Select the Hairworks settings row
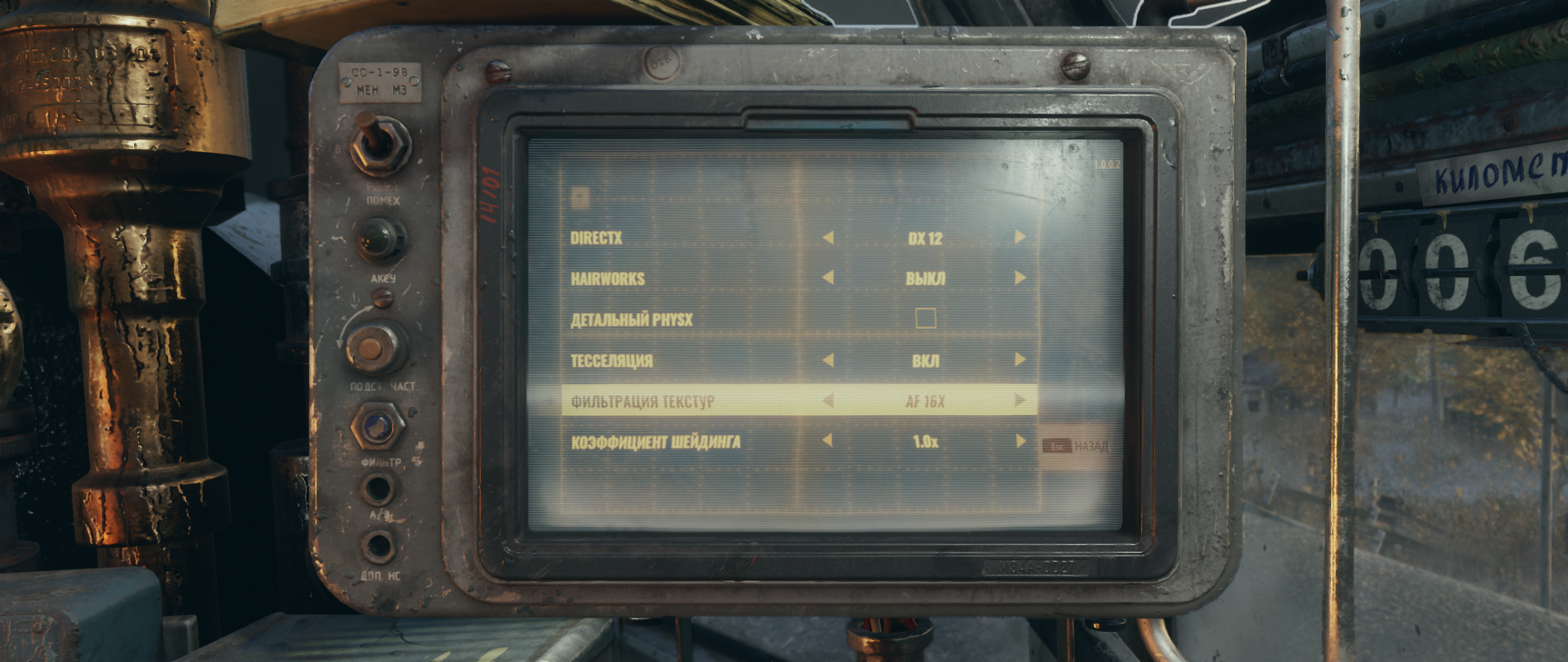The height and width of the screenshot is (662, 1568). 608,279
